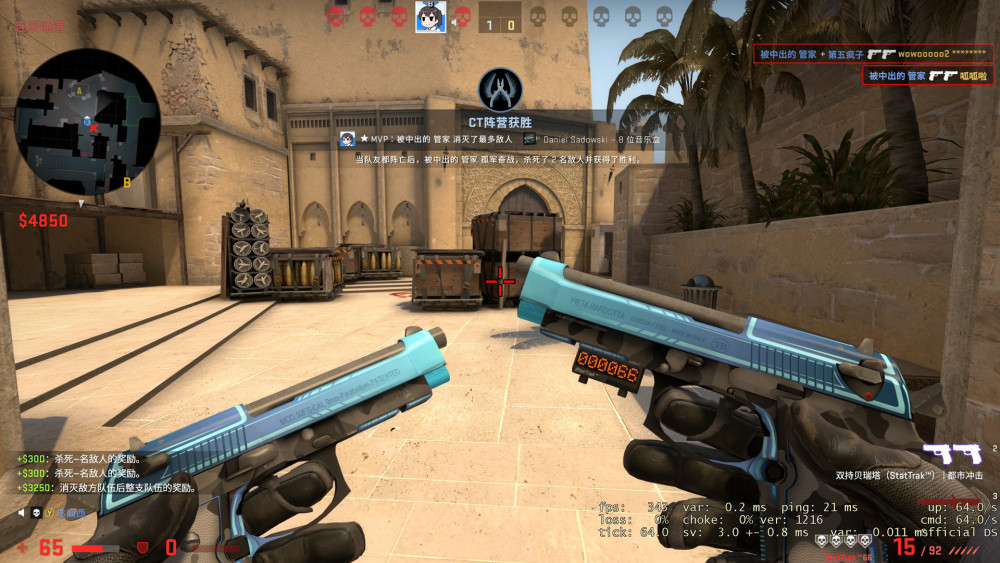Click the red death X marker on radar

[95, 128]
